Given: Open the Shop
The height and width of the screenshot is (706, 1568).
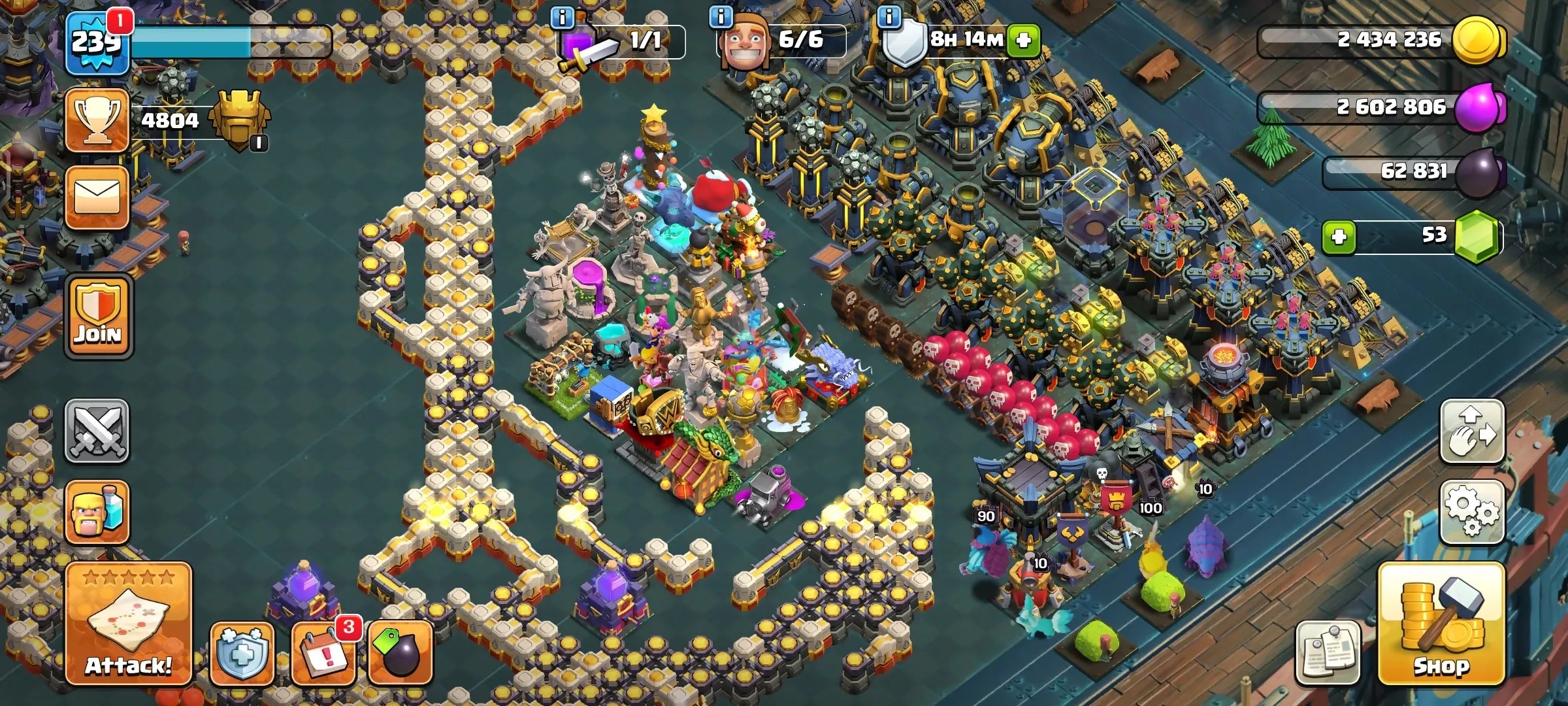Looking at the screenshot, I should [1441, 624].
